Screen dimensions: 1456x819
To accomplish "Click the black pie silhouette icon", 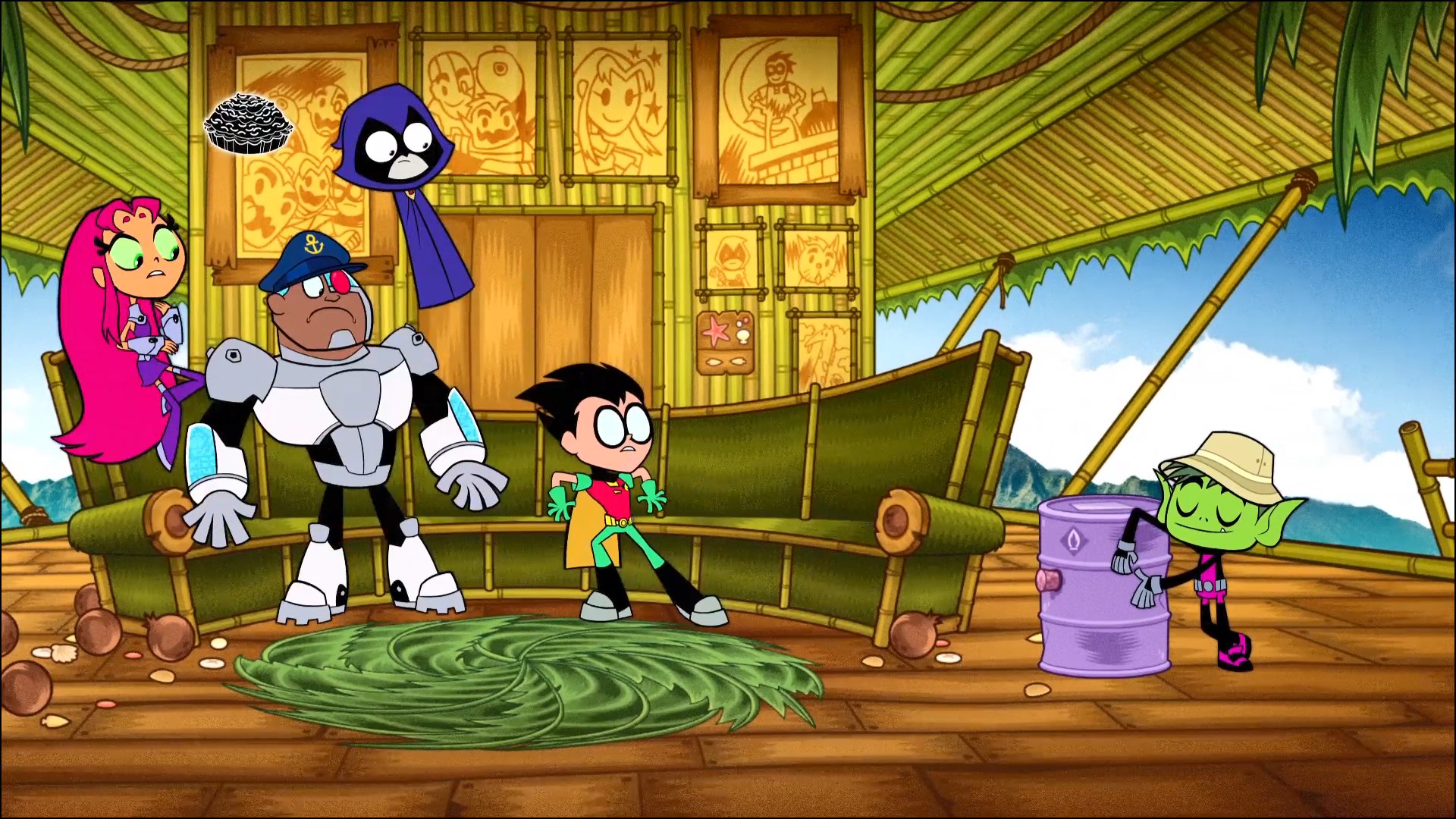I will [243, 126].
